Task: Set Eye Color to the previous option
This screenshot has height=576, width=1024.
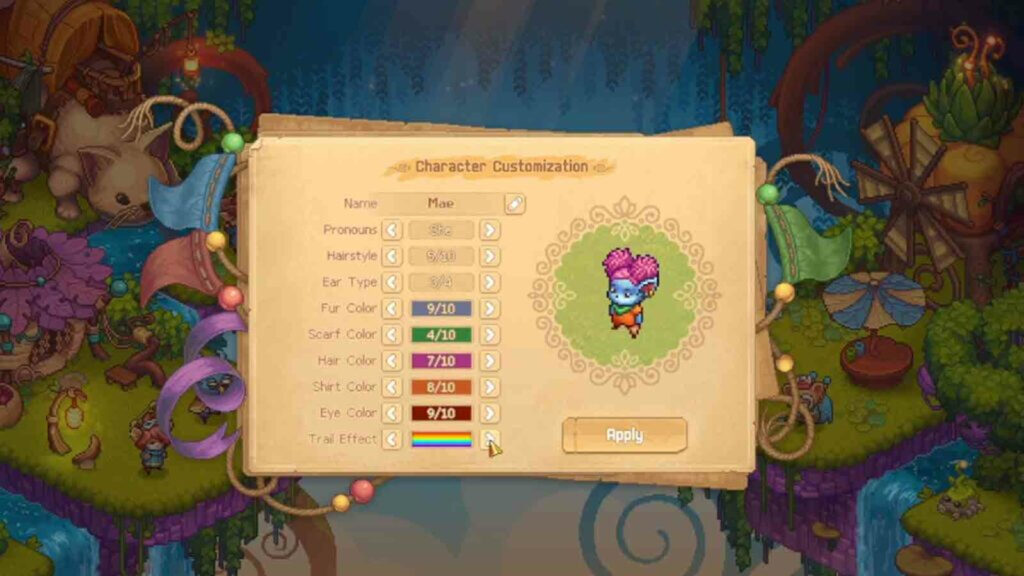Action: (x=392, y=413)
